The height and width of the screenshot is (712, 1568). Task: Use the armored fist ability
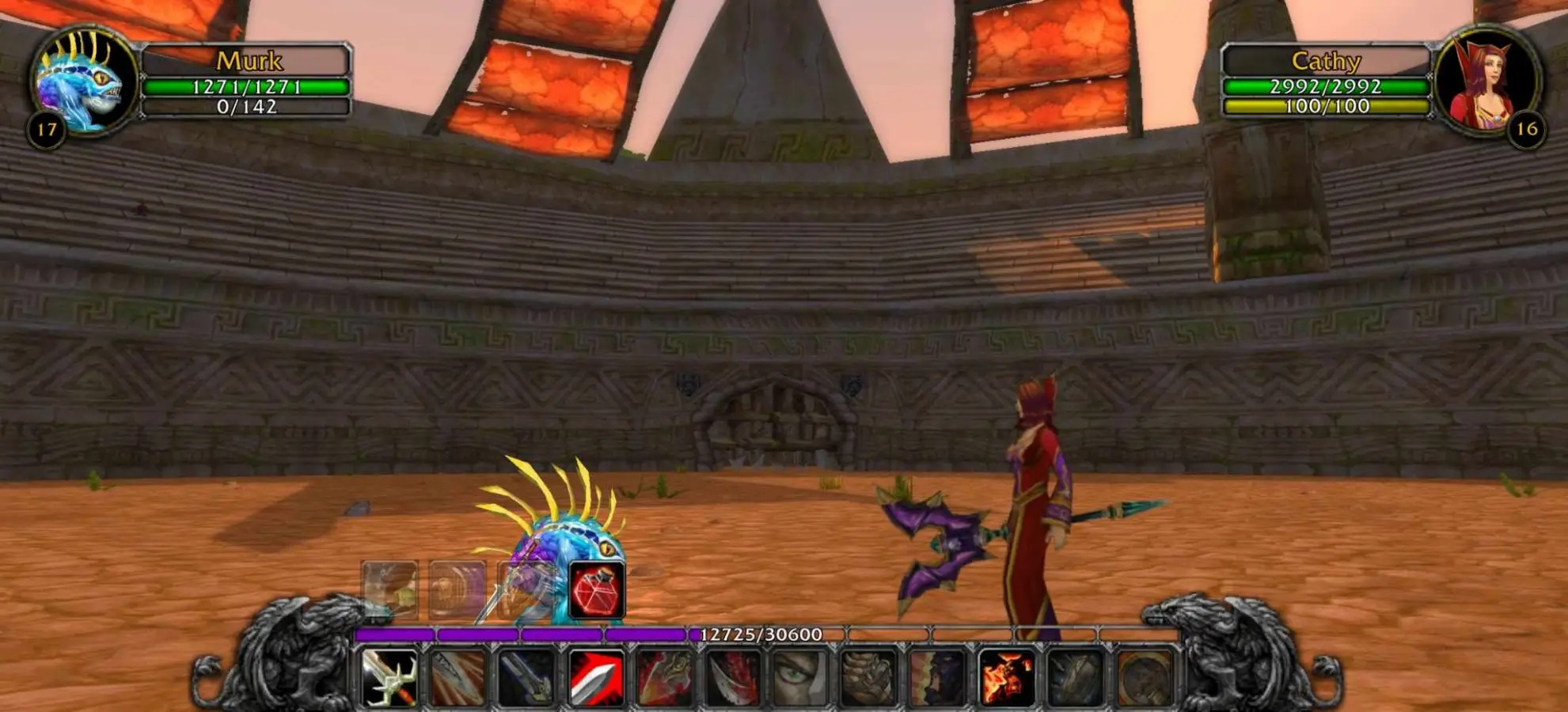[868, 677]
